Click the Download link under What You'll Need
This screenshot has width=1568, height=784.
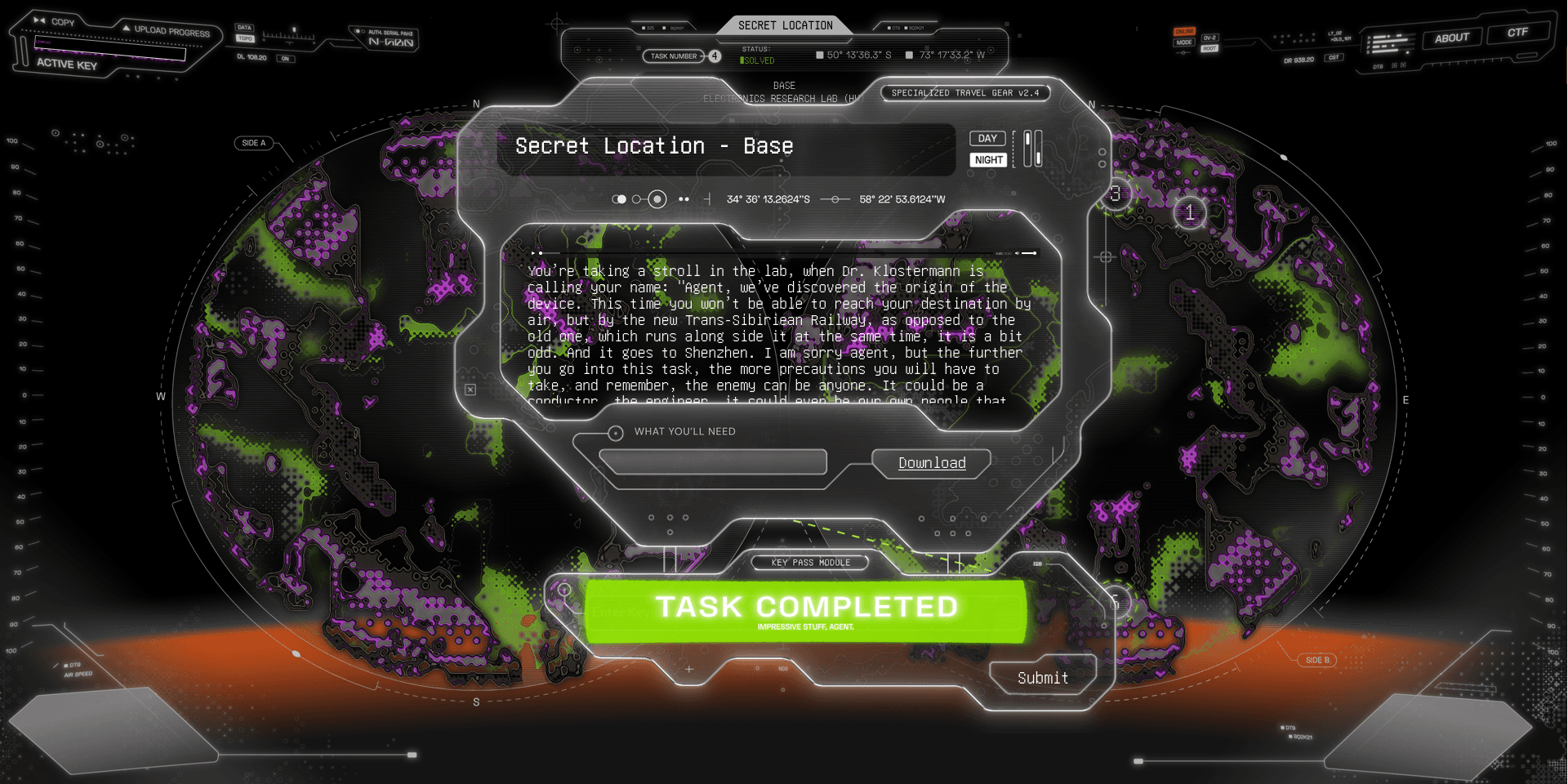pyautogui.click(x=932, y=463)
